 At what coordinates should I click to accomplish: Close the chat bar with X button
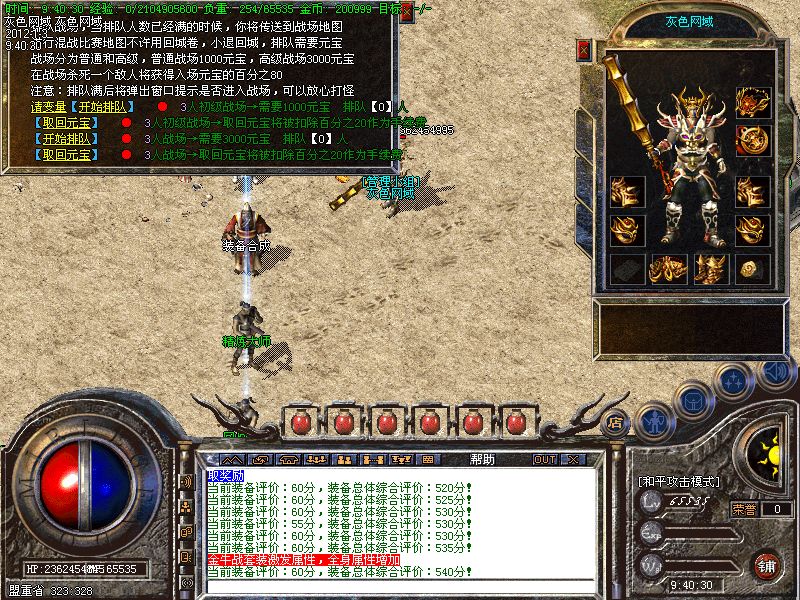[572, 459]
